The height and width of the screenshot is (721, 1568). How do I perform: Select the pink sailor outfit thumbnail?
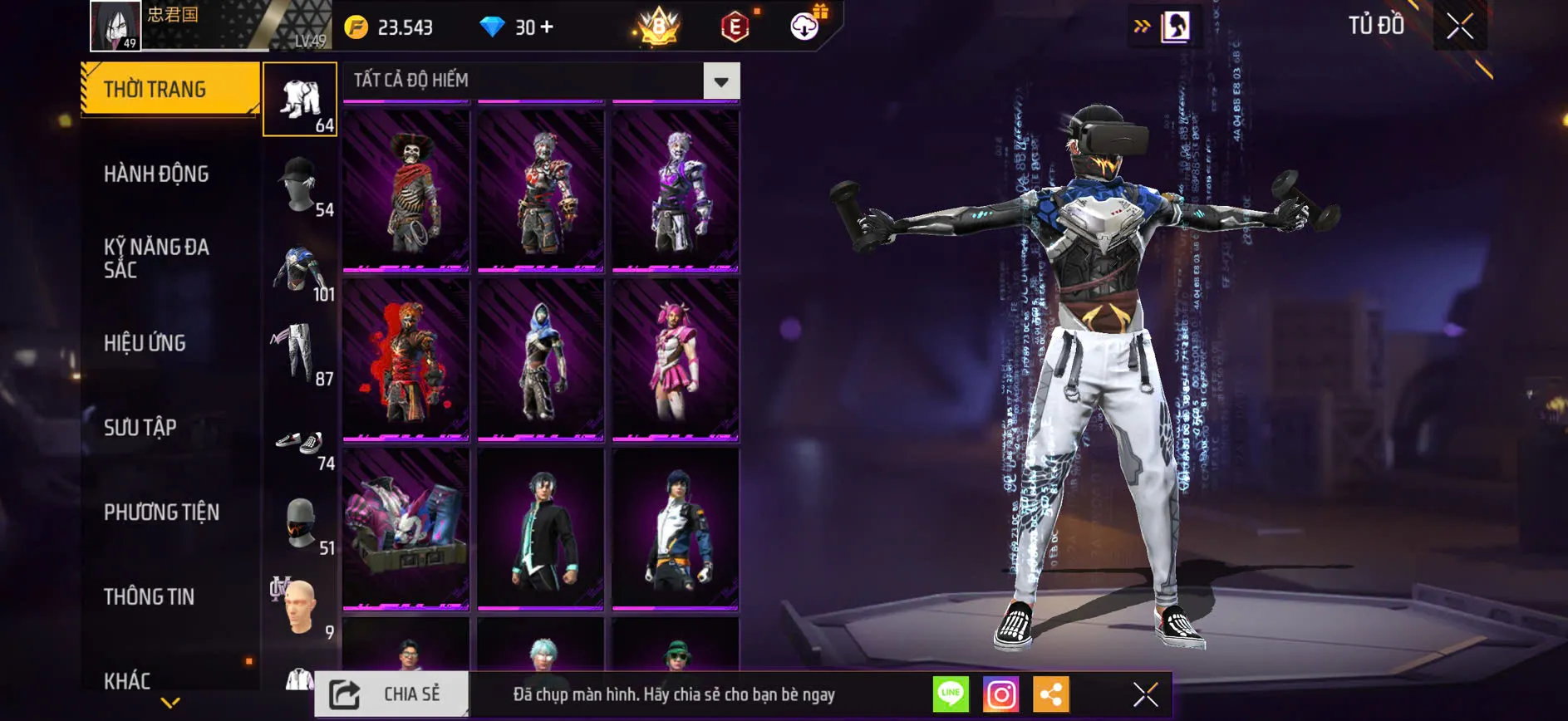[x=675, y=357]
